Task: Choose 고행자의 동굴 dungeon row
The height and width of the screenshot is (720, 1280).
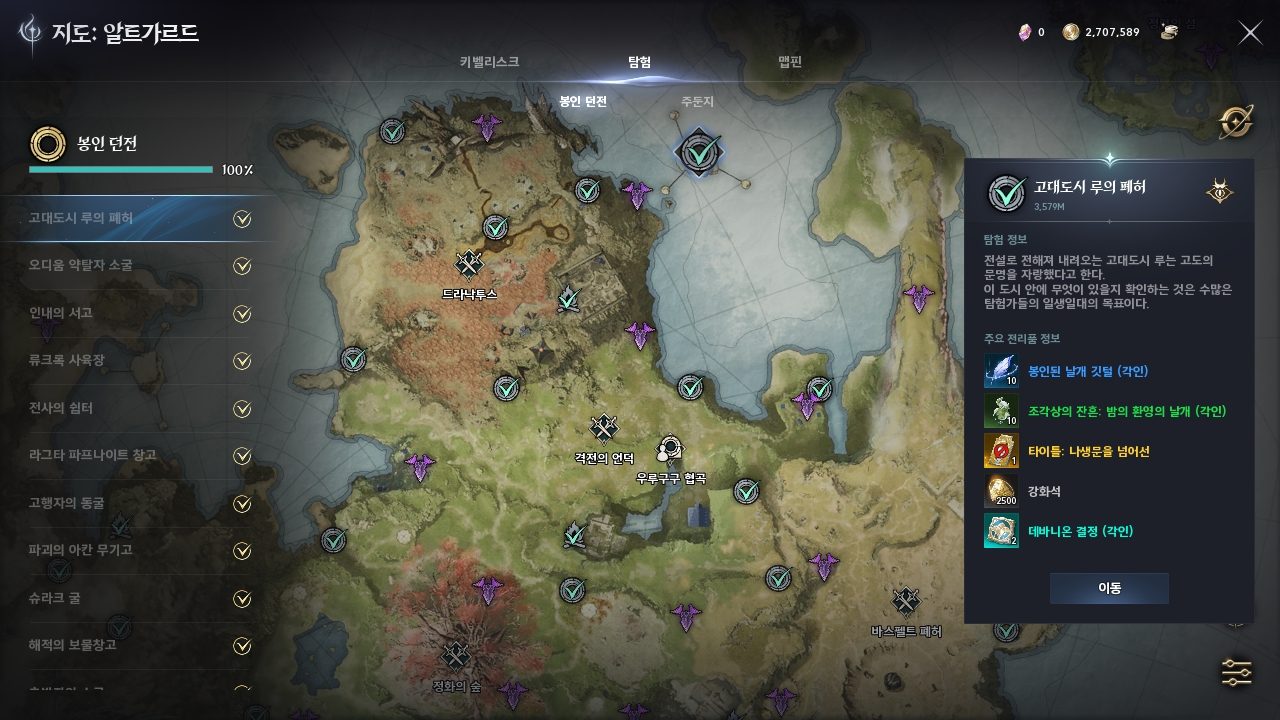Action: pyautogui.click(x=138, y=503)
